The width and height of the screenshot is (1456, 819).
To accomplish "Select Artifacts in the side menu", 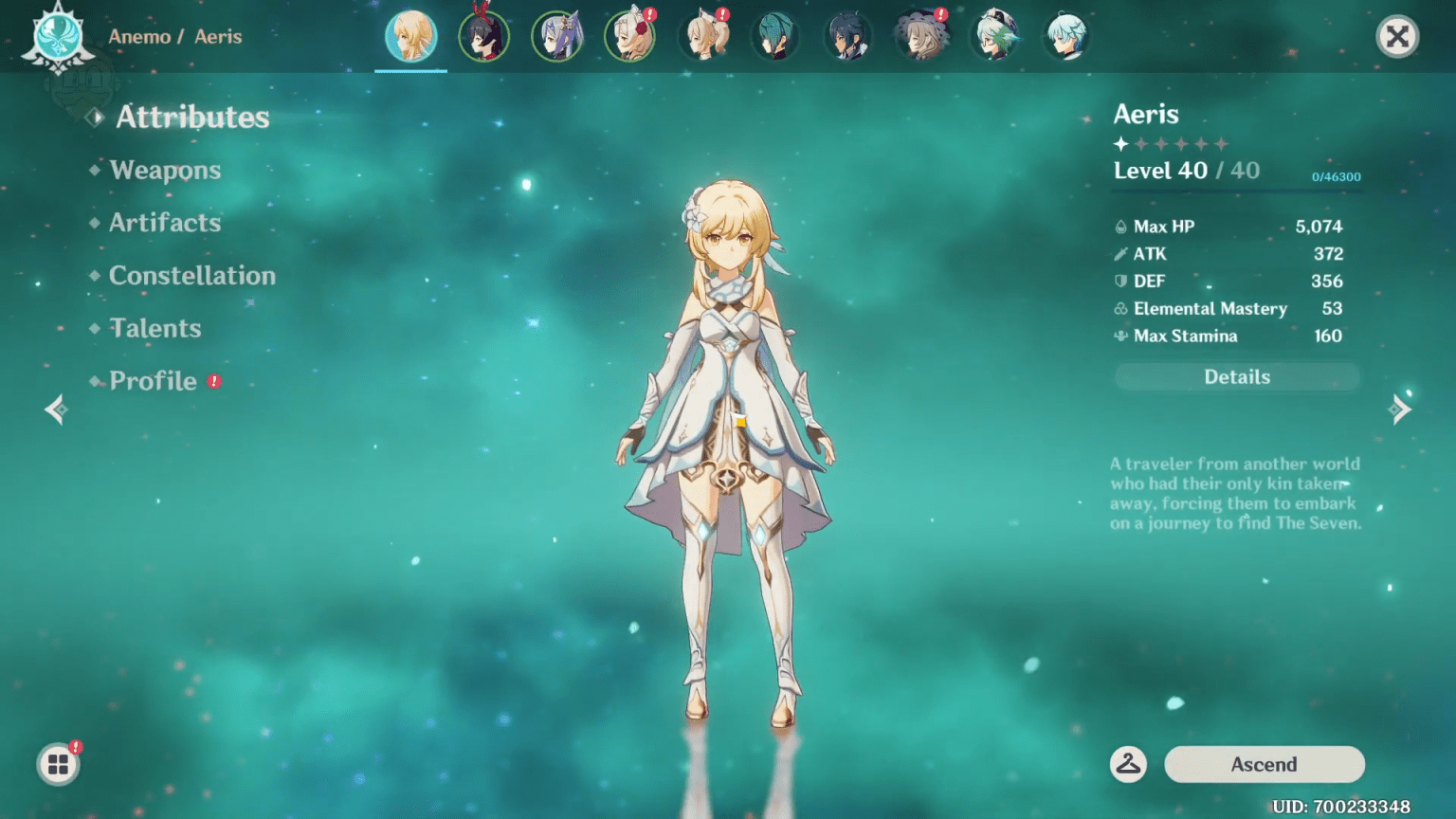I will click(x=165, y=223).
